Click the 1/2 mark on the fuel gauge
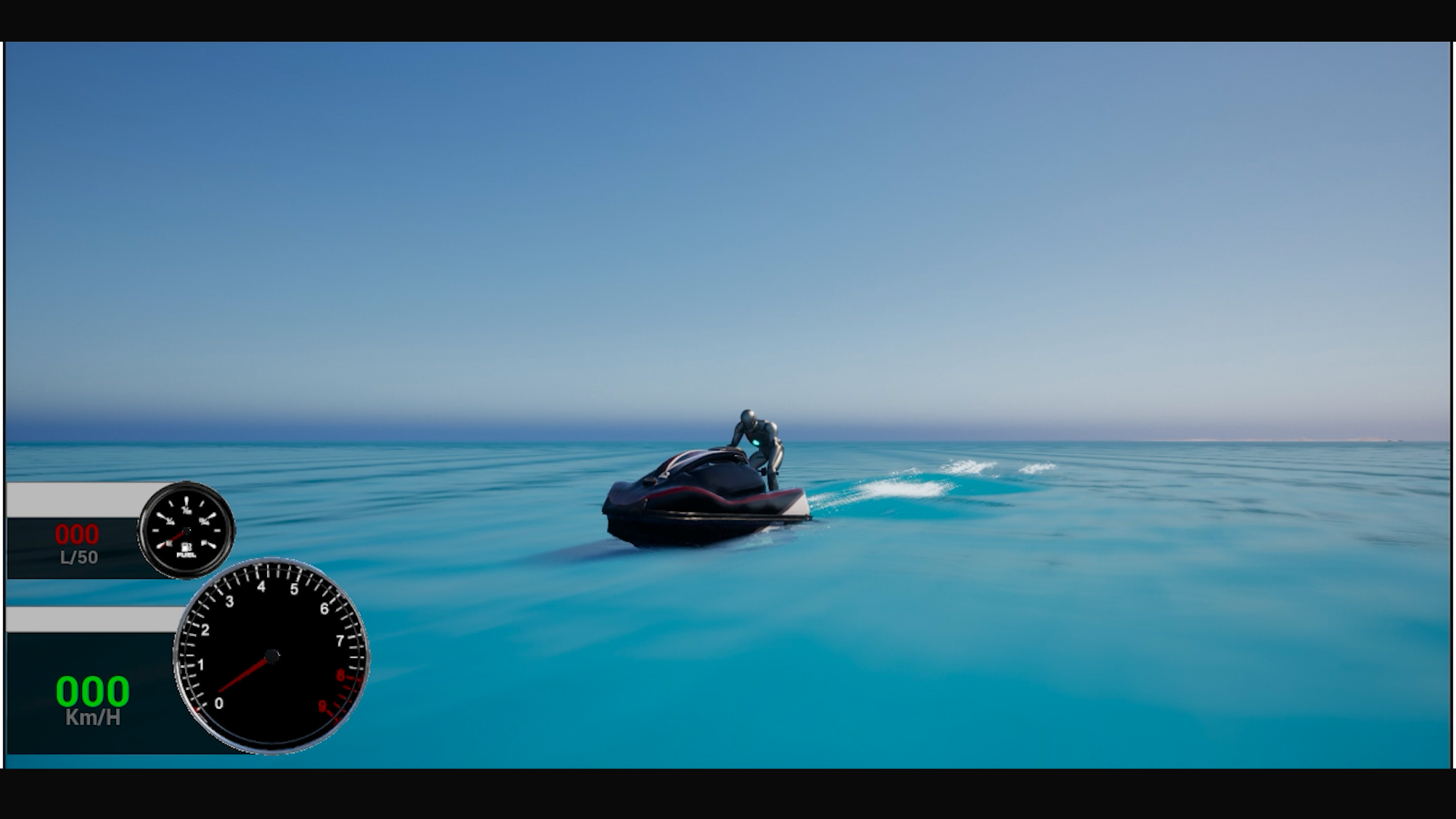 tap(186, 510)
